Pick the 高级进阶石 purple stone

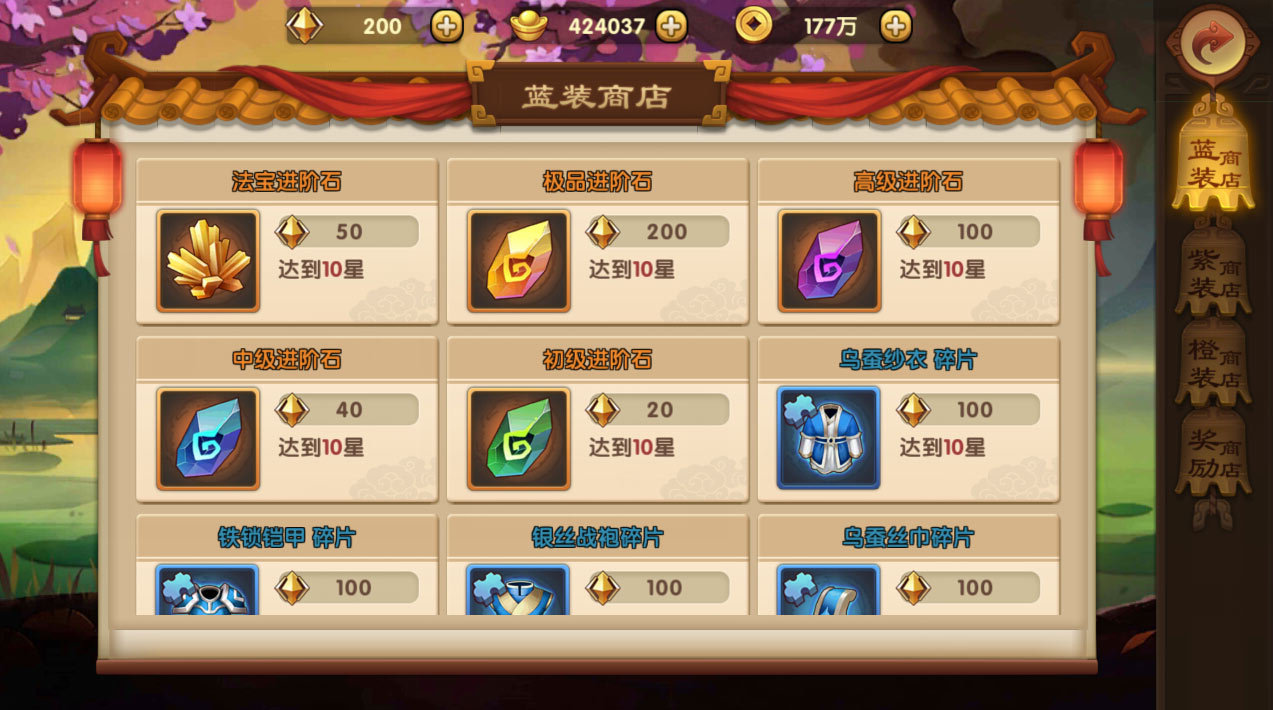(830, 261)
